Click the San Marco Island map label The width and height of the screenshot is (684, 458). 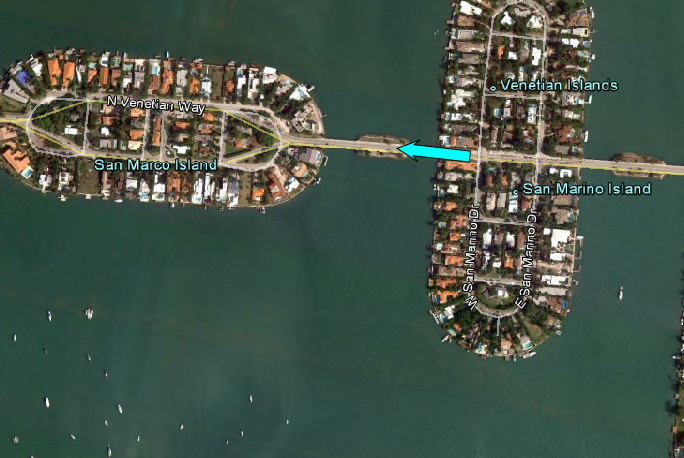coord(155,164)
